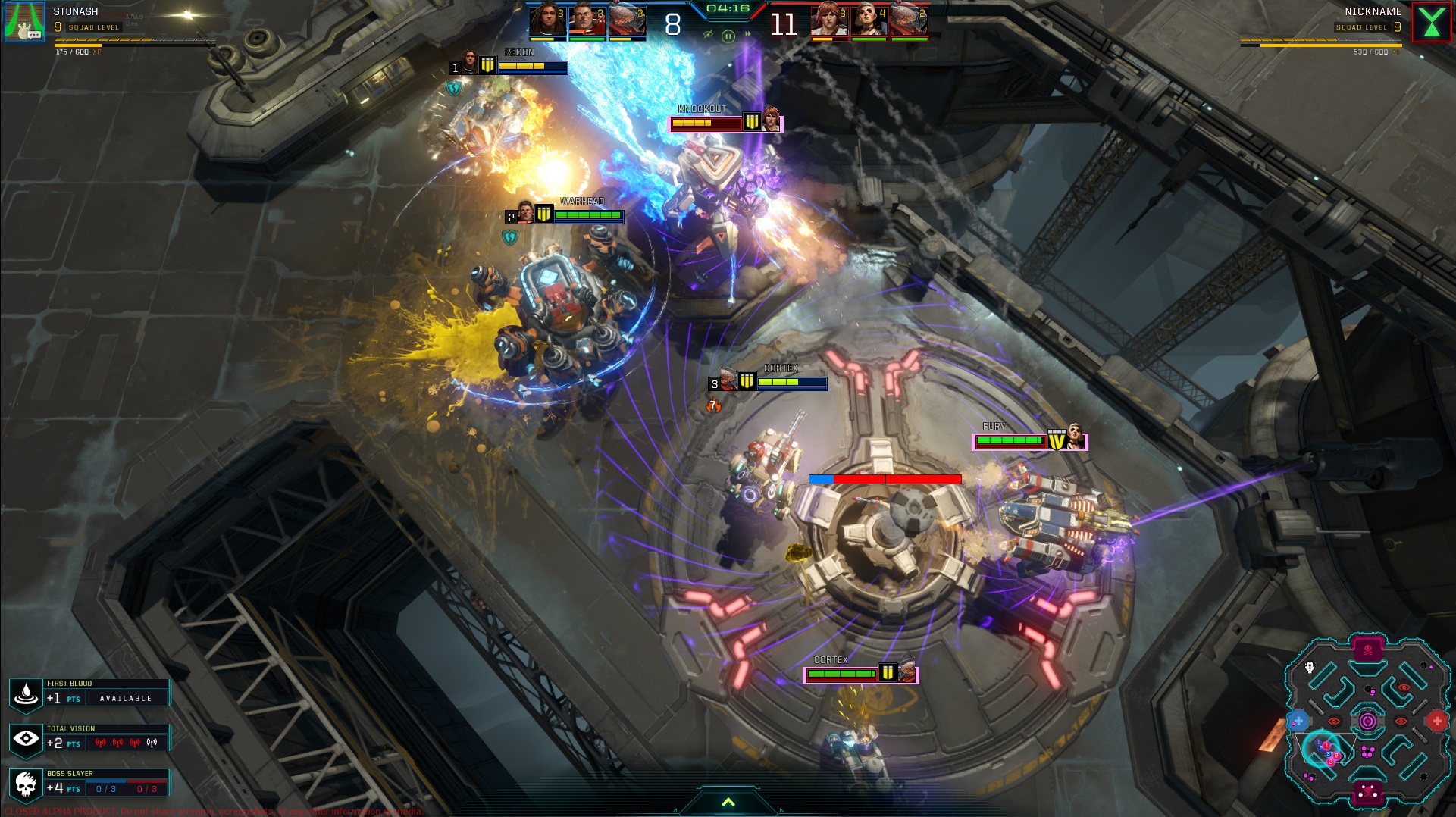Expand the bottom panel with the up arrow
This screenshot has width=1456, height=817.
pos(728,803)
